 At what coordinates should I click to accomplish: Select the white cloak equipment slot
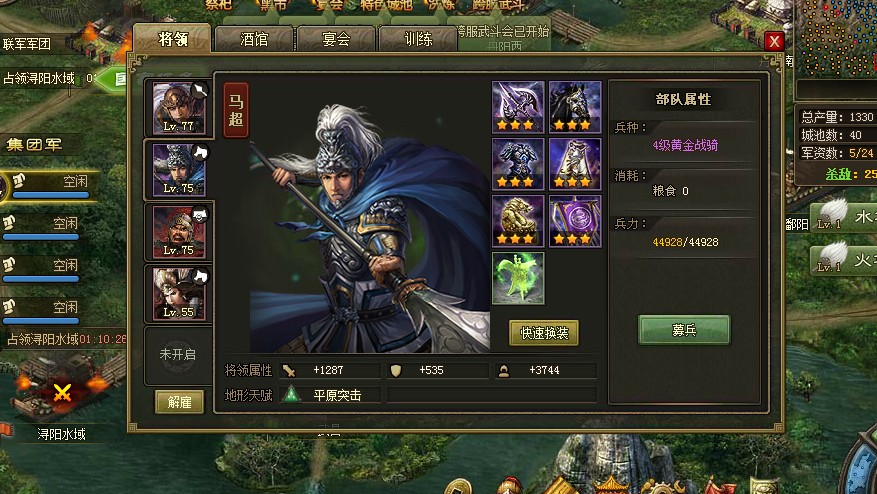pyautogui.click(x=575, y=164)
